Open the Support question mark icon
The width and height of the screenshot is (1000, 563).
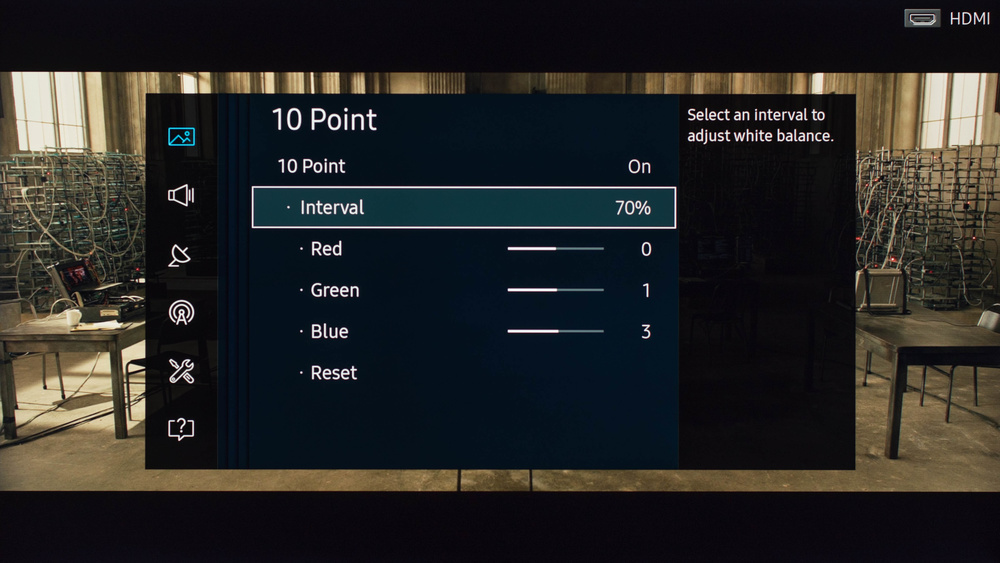[181, 429]
